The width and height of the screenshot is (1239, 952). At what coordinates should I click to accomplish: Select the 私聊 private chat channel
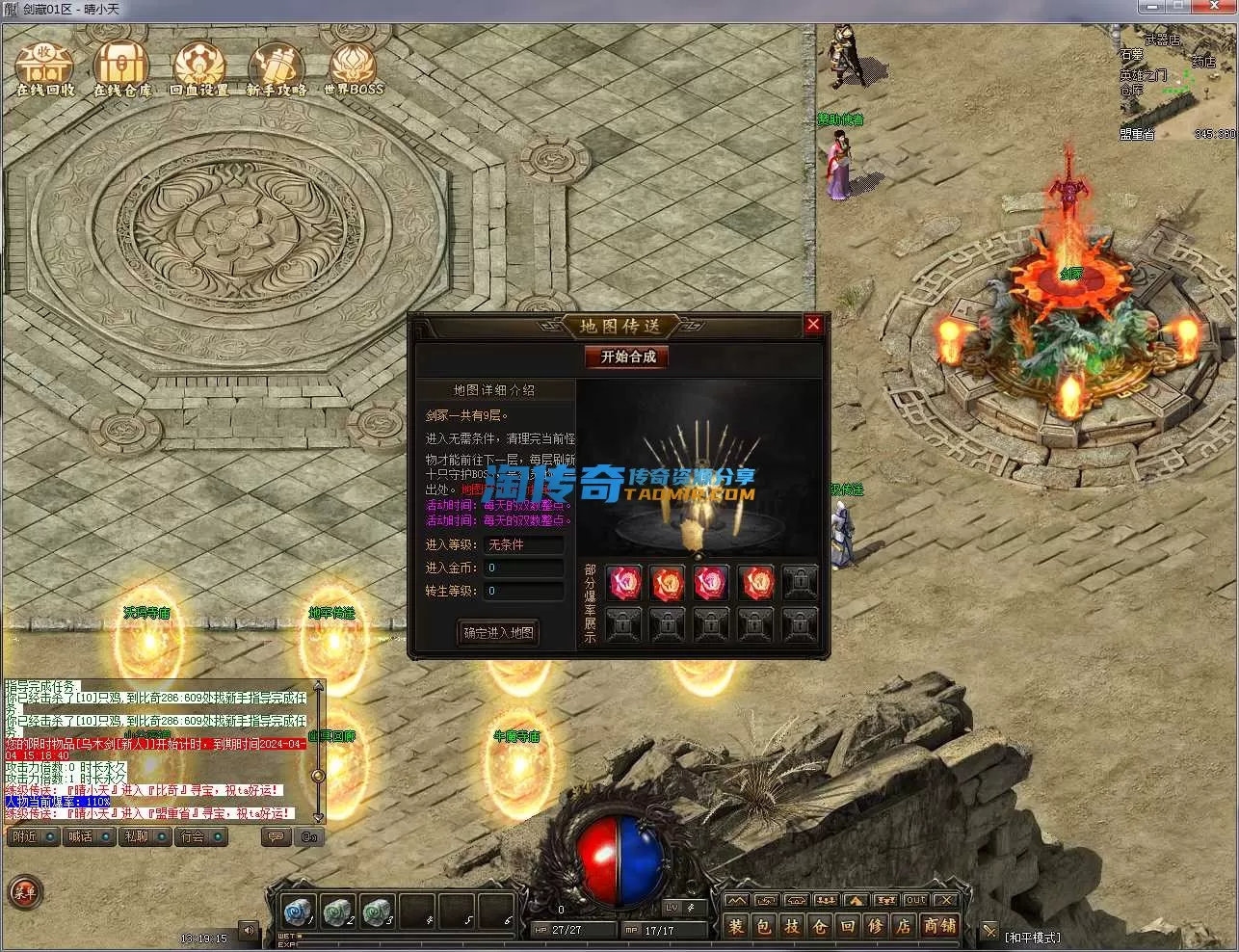(x=136, y=836)
